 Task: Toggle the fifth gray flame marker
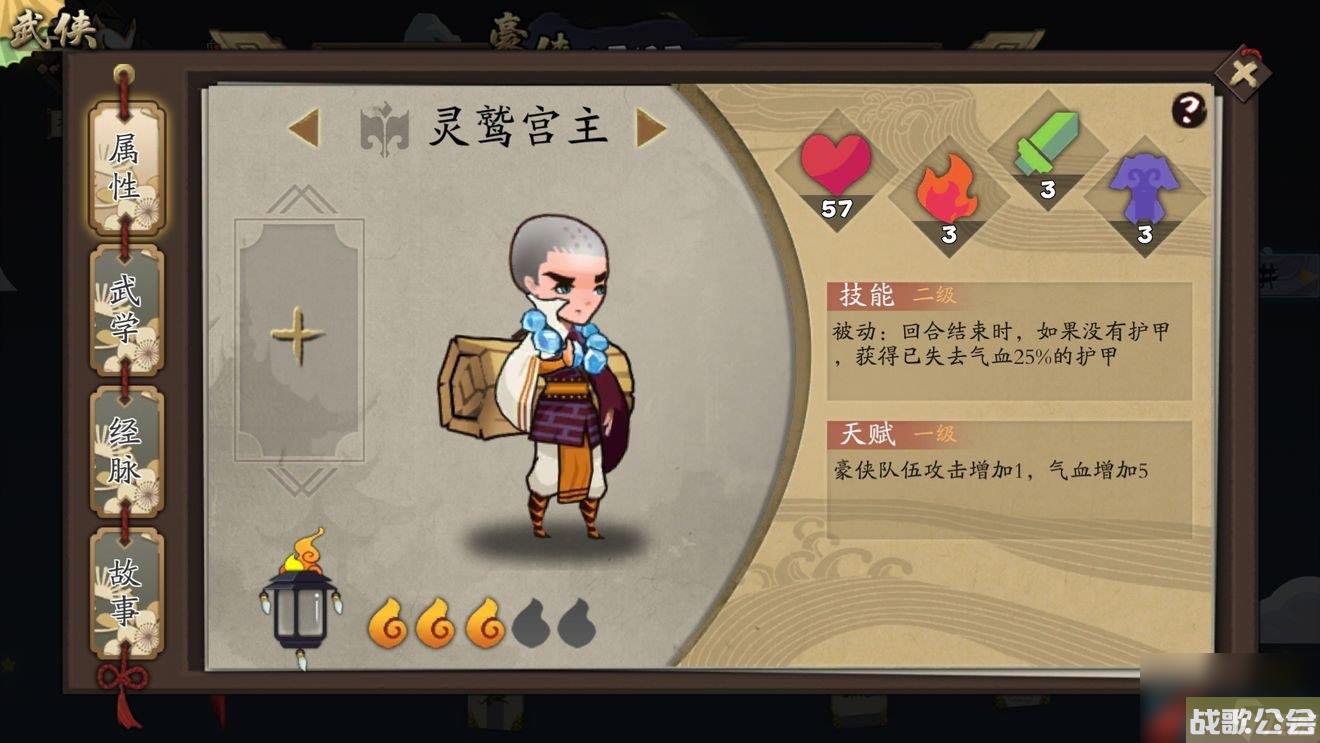coord(574,623)
